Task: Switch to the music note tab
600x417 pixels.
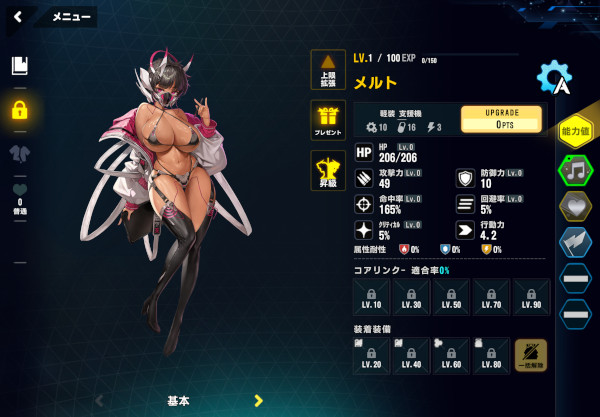Action: pos(575,169)
